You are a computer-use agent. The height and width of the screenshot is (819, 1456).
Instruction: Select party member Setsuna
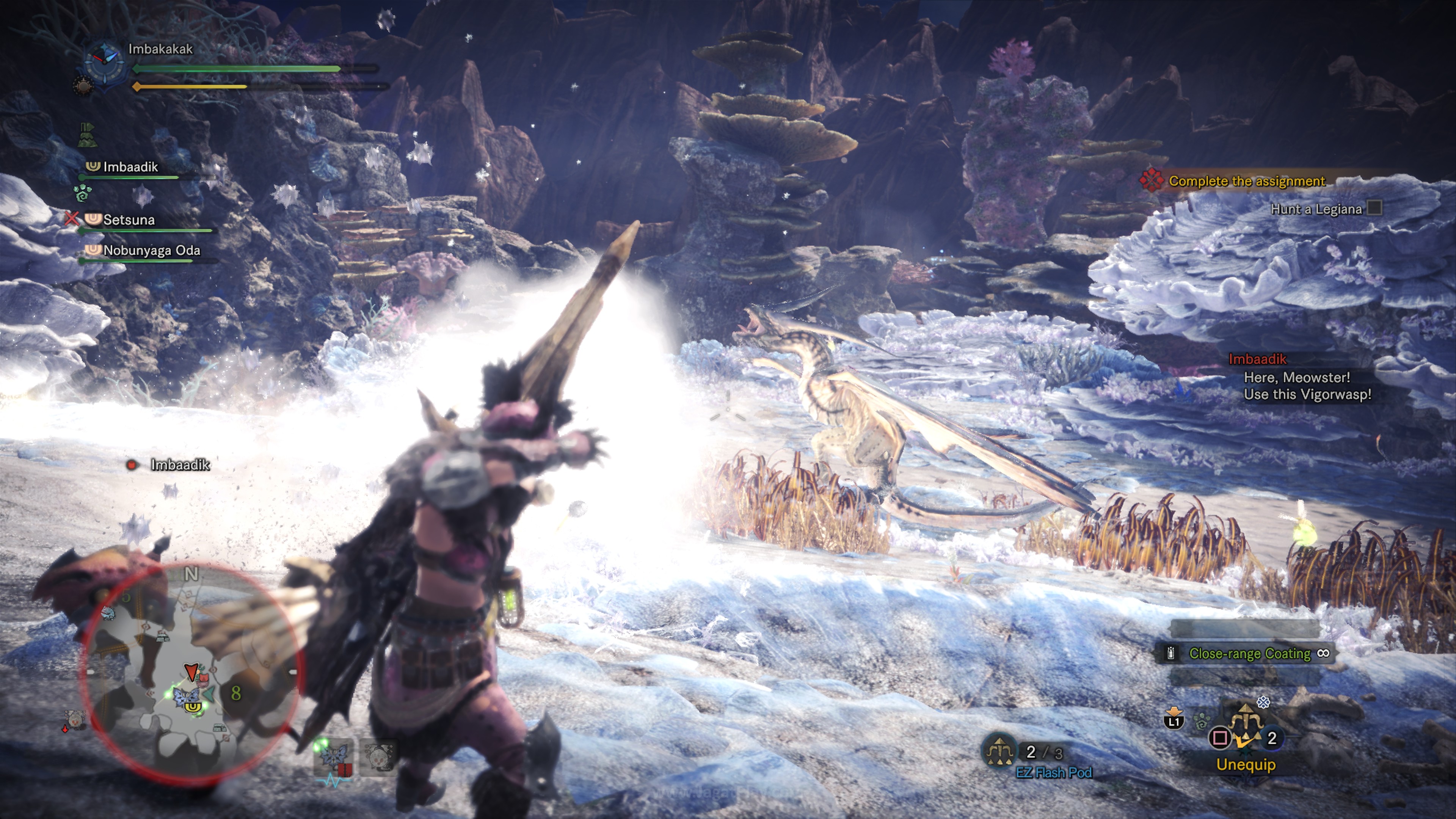coord(129,220)
